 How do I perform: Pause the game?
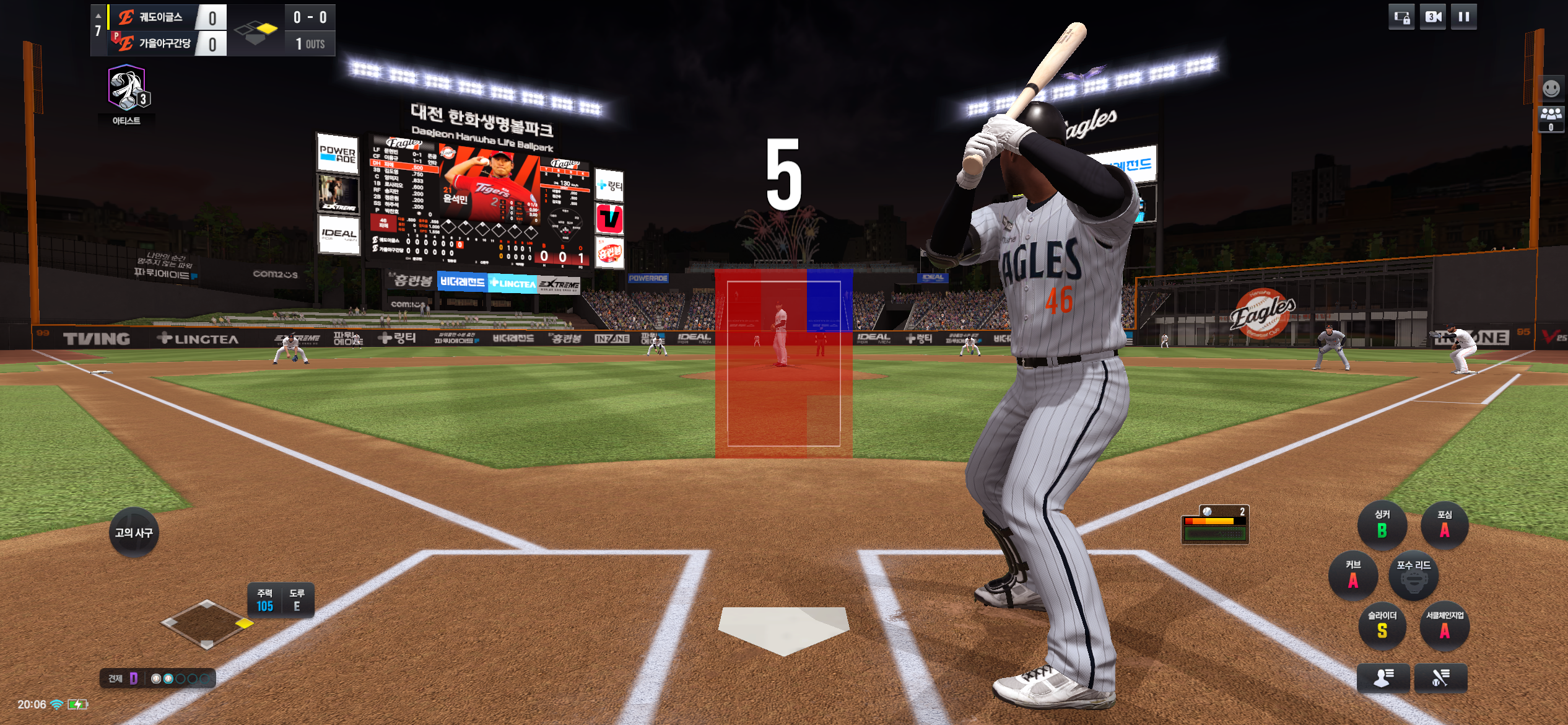(x=1463, y=17)
